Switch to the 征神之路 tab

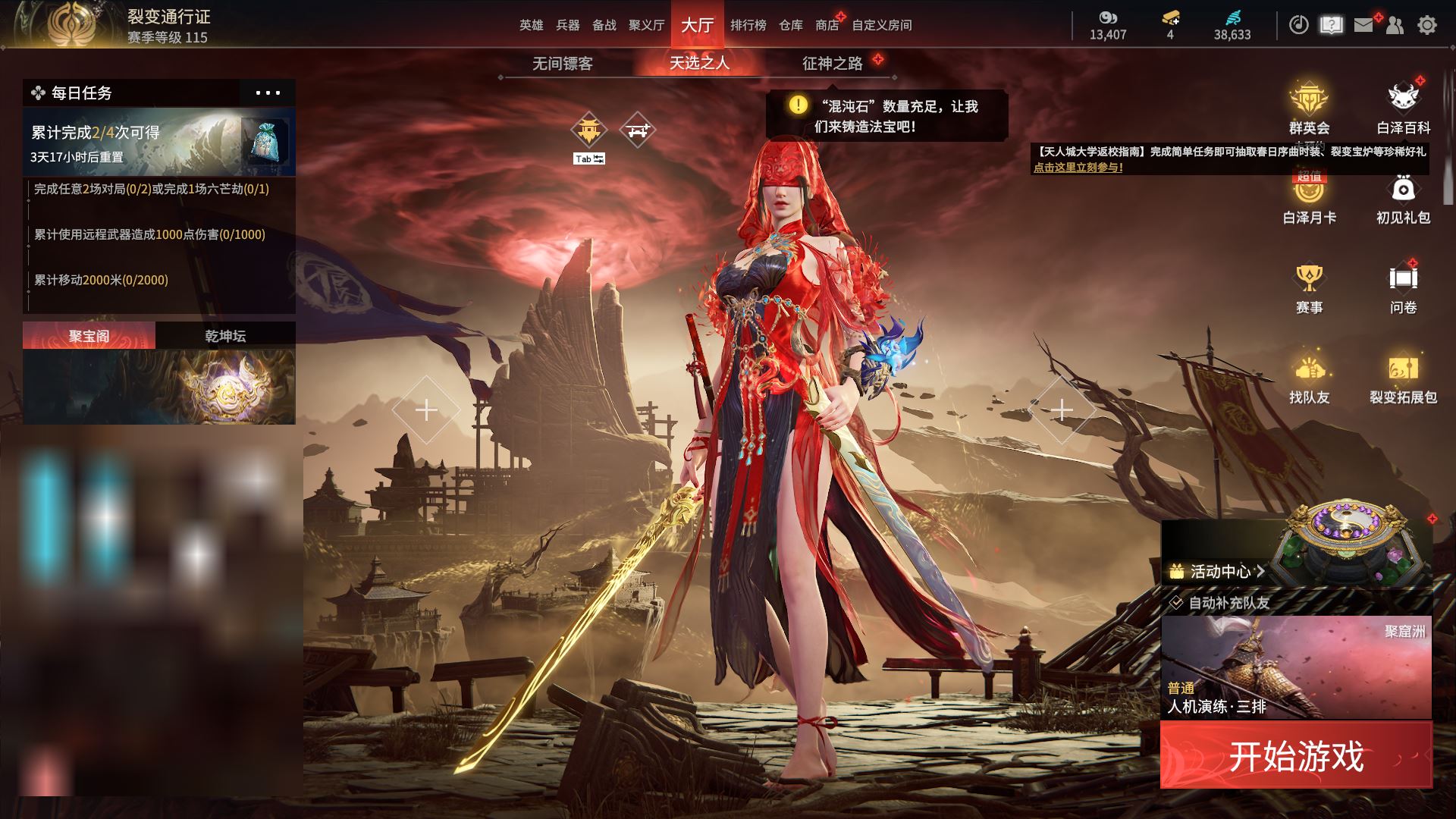click(833, 64)
